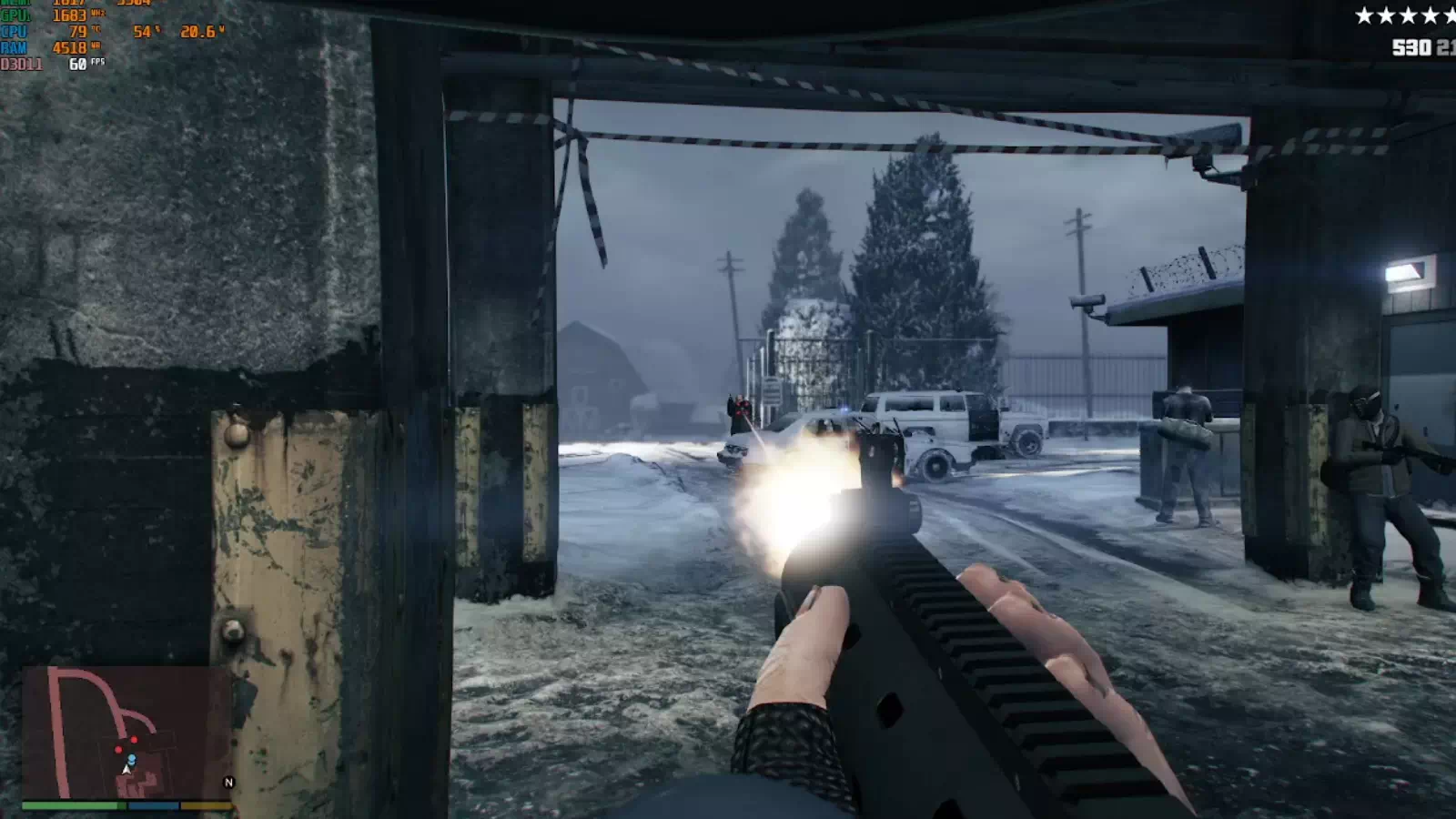The height and width of the screenshot is (819, 1456).
Task: Click the GPU clock readout in the overlay
Action: pos(71,15)
